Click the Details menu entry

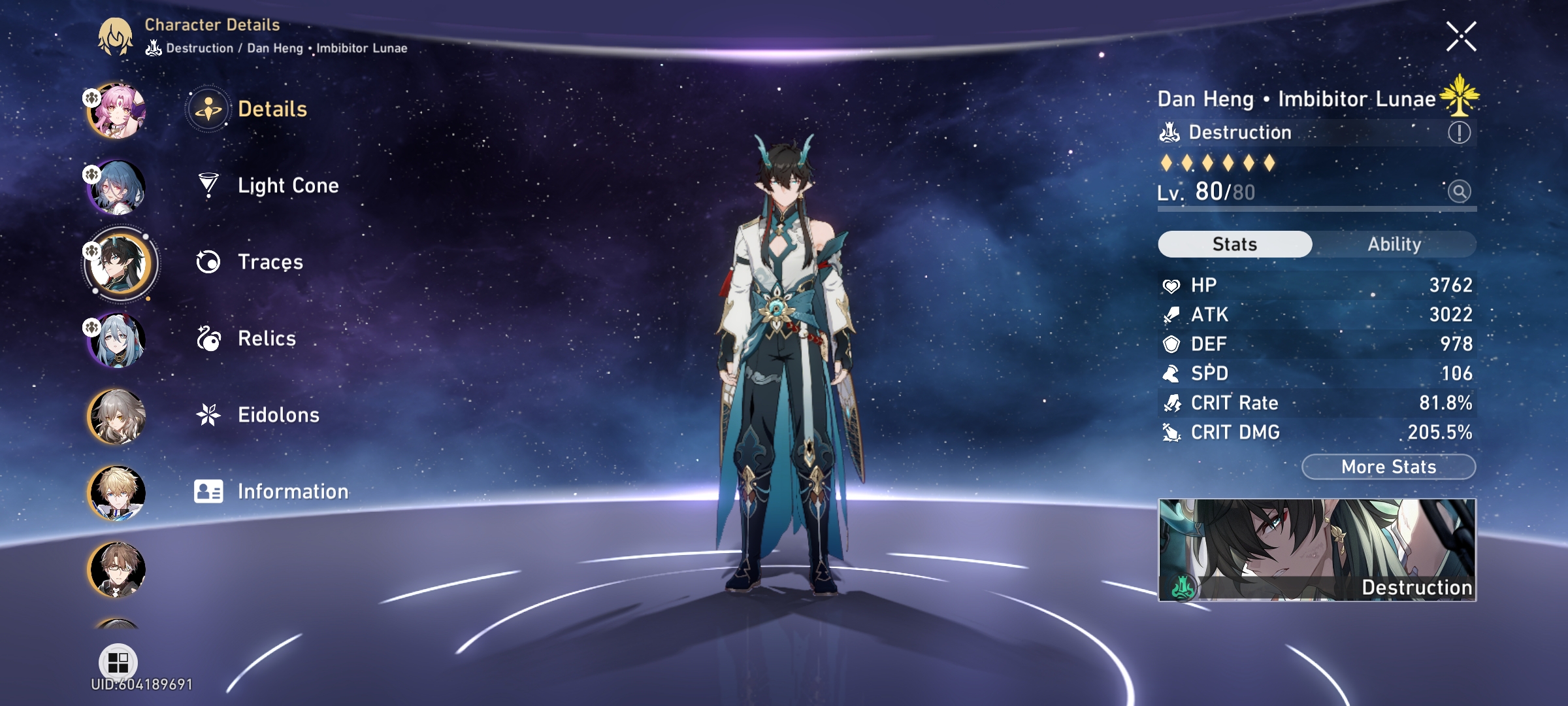273,109
